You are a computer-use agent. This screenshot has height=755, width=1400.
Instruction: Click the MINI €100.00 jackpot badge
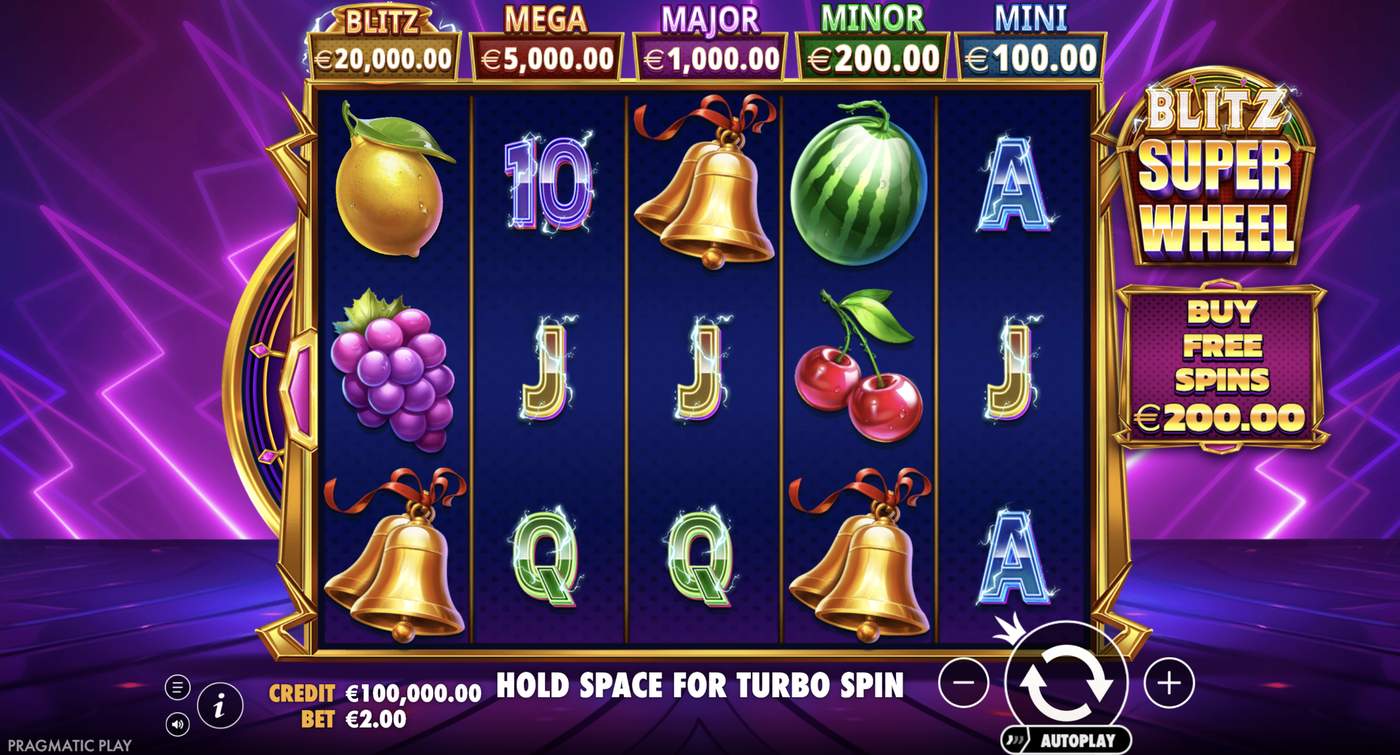[x=1030, y=38]
